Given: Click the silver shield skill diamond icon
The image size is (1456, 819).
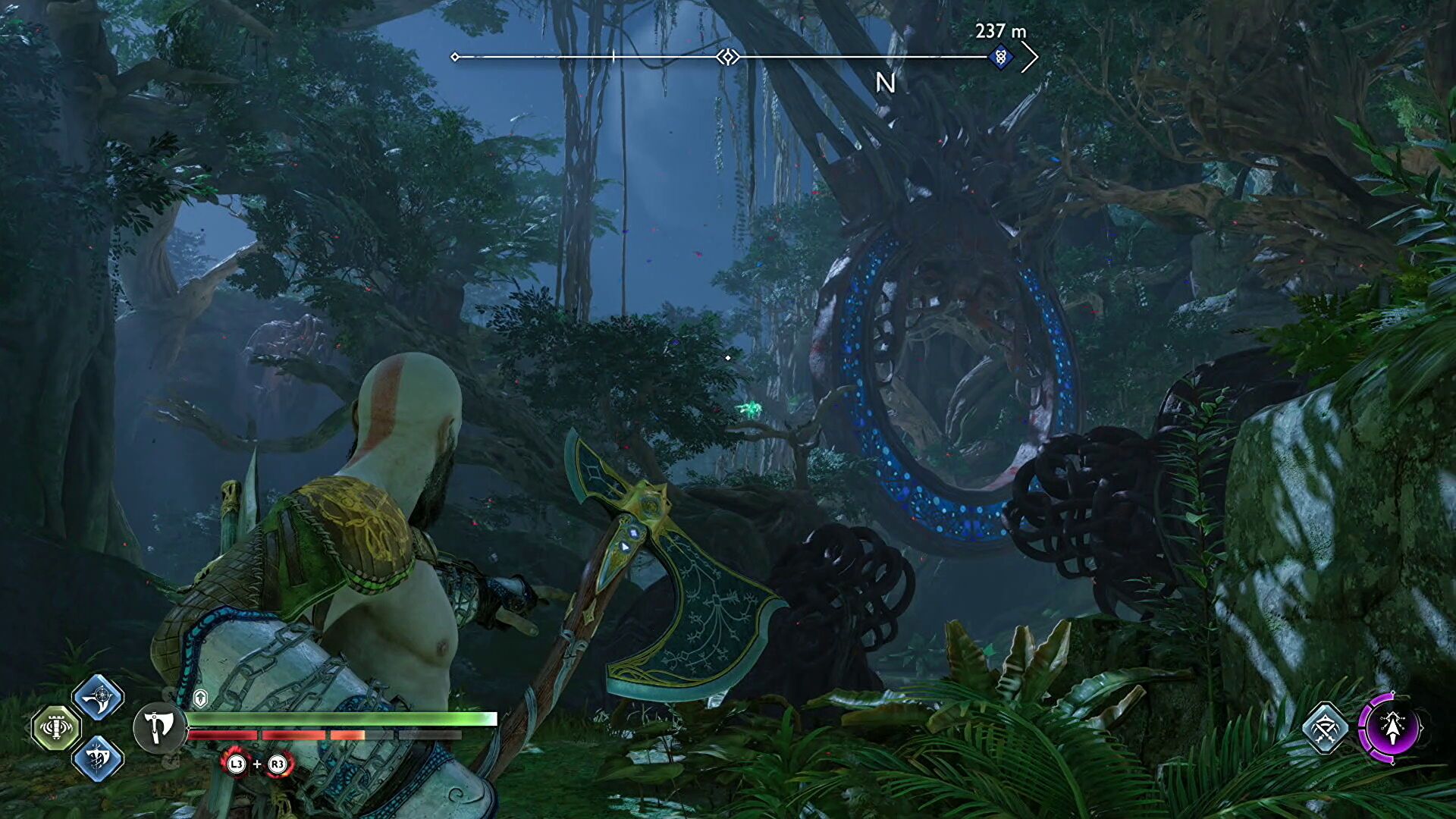Looking at the screenshot, I should pyautogui.click(x=1326, y=728).
